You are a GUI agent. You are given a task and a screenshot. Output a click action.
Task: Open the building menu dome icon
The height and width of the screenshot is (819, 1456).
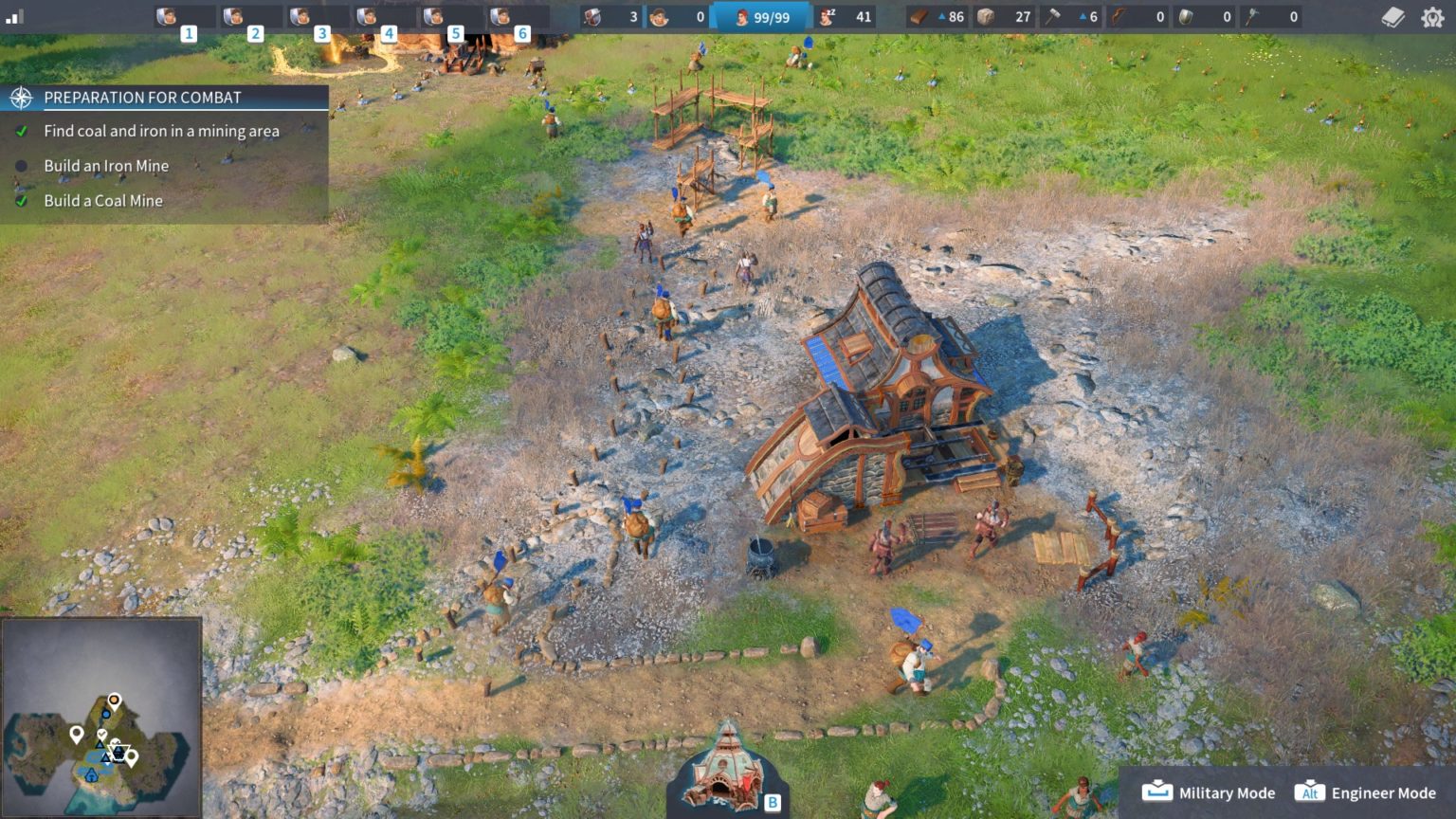tap(725, 770)
